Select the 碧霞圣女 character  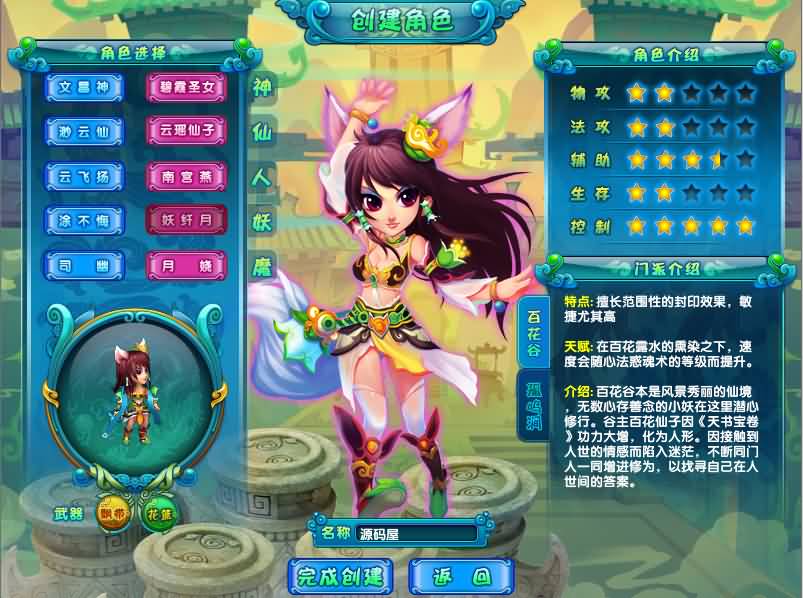[x=187, y=88]
